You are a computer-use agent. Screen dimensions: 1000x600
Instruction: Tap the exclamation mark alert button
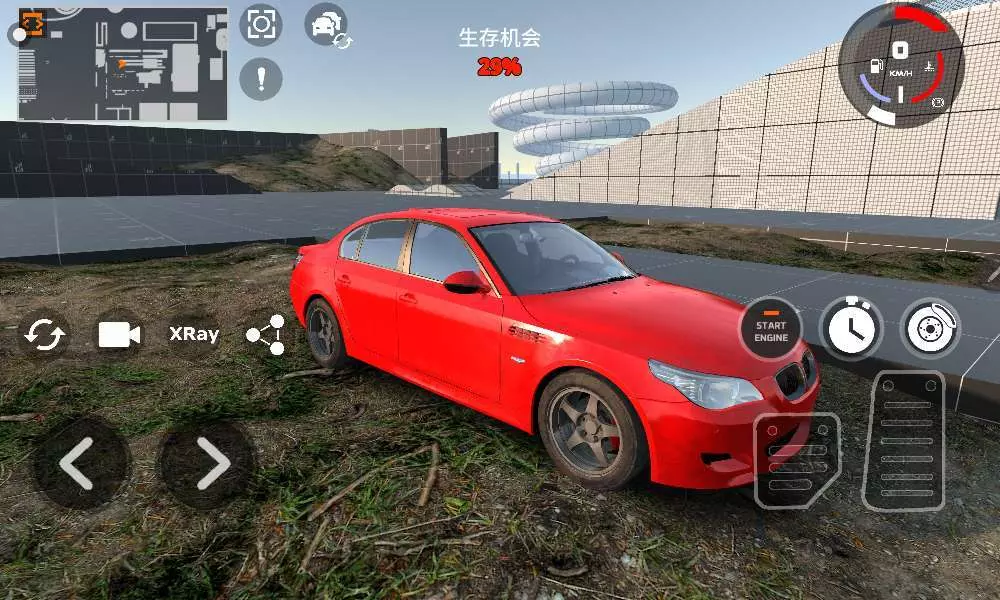pyautogui.click(x=261, y=78)
